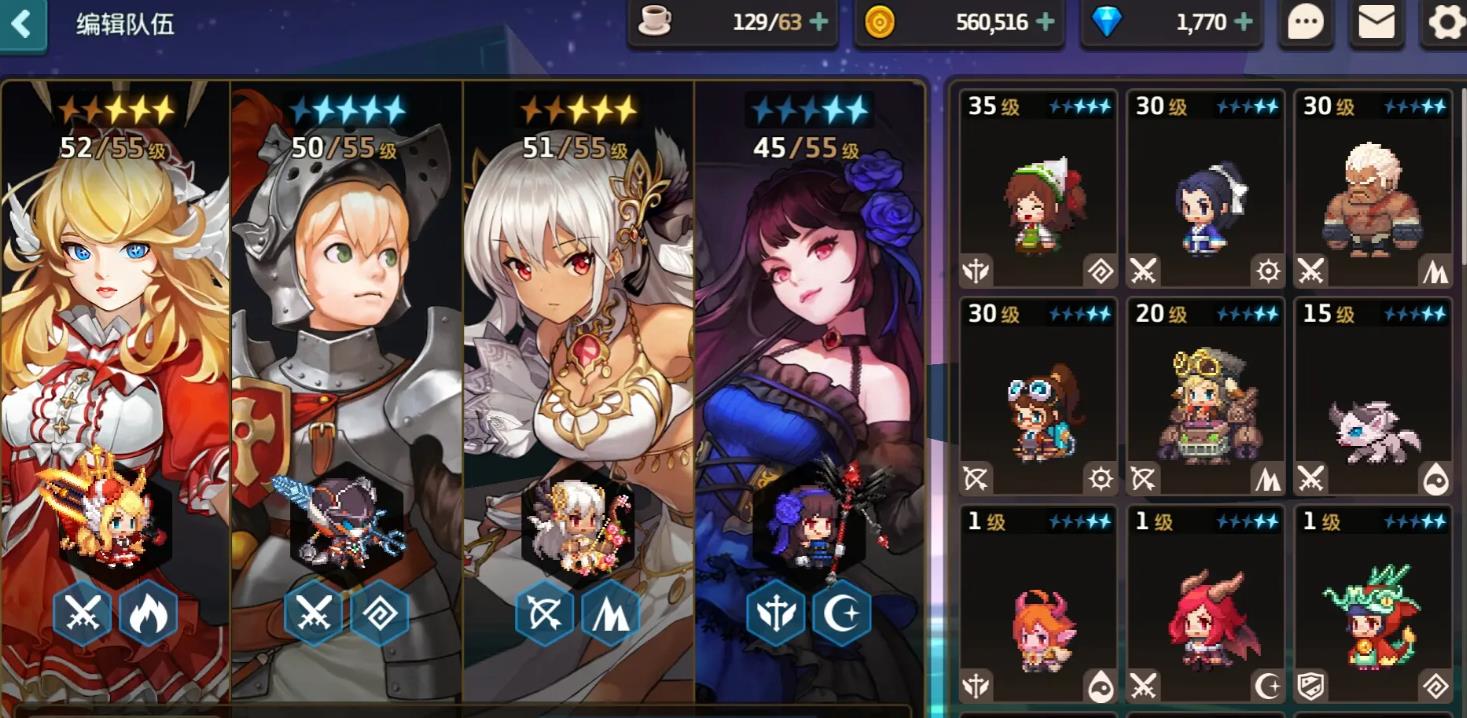Select the blue-rose dark-haired hero team slot

click(809, 390)
